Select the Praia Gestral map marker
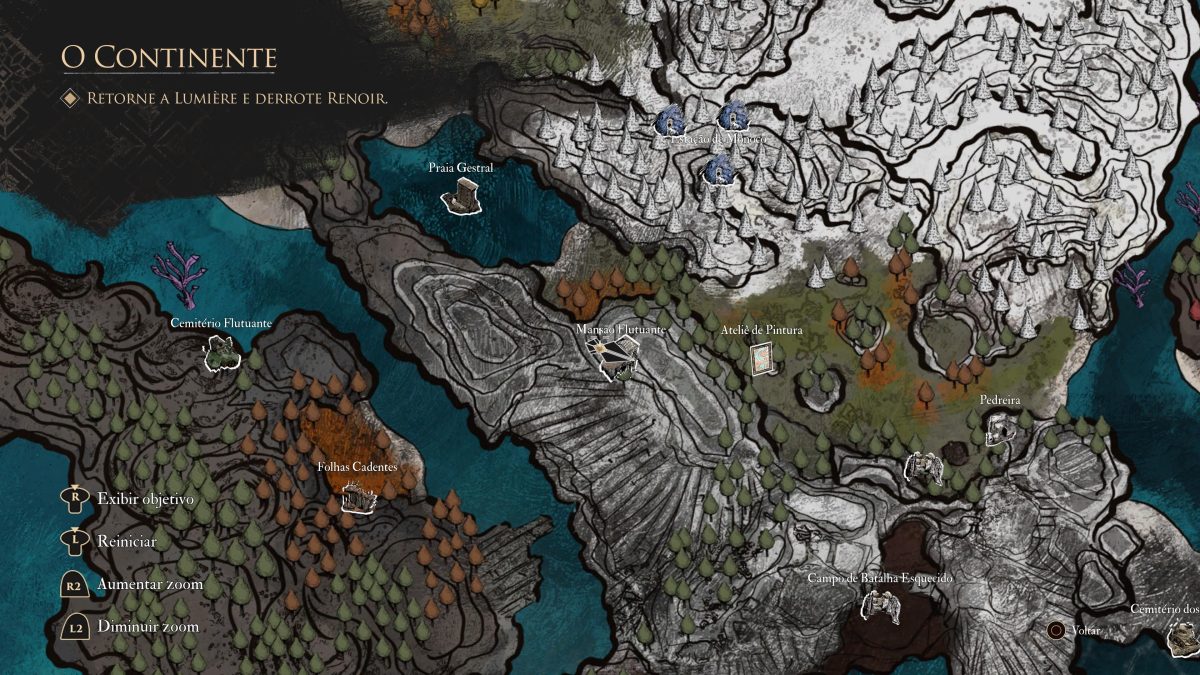Screen dimensions: 1200x675 pos(460,198)
